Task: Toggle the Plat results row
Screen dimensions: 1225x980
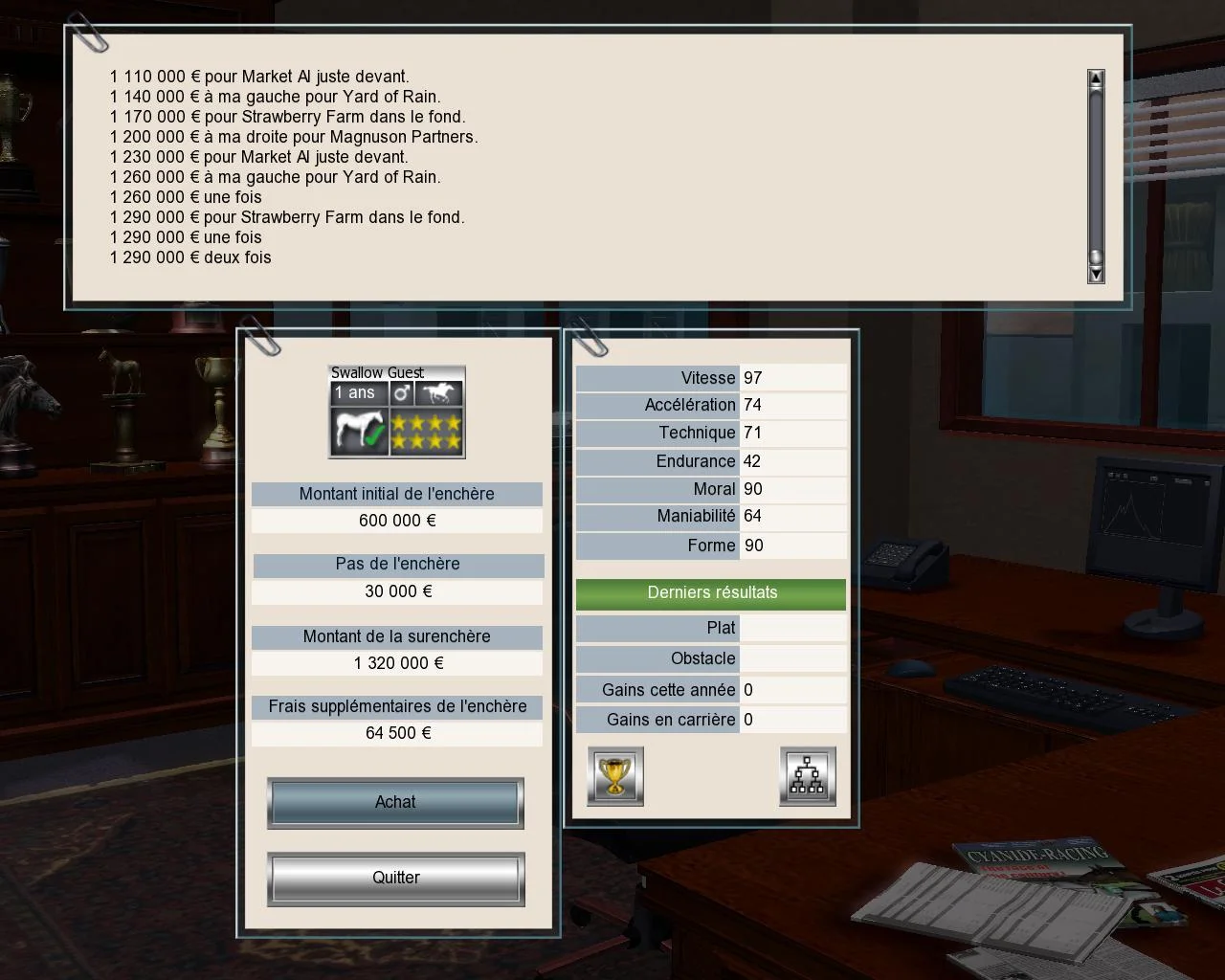Action: pyautogui.click(x=710, y=628)
